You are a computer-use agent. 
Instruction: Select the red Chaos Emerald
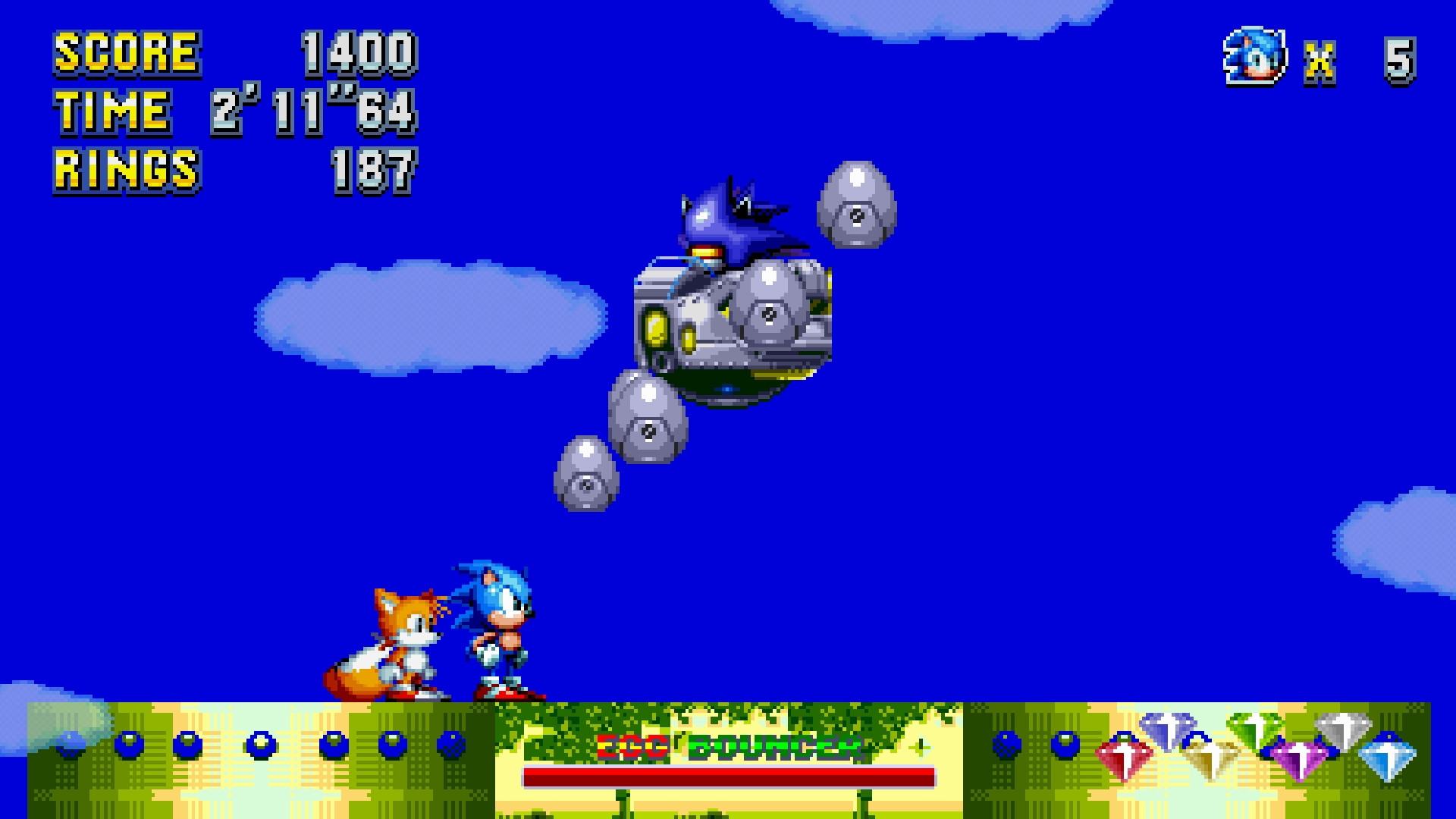[1123, 757]
